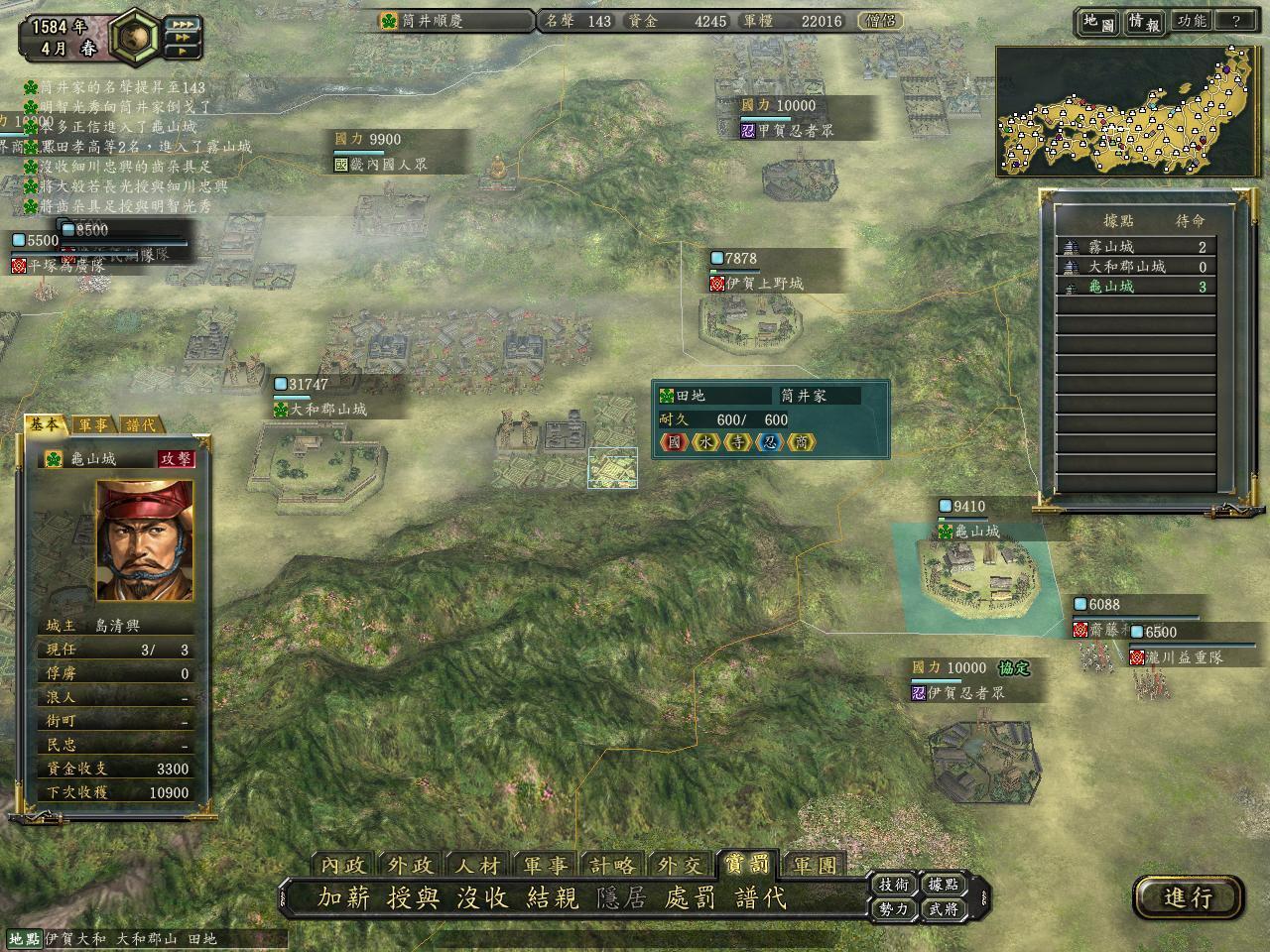Open the 情報 information menu
This screenshot has width=1270, height=952.
click(x=1143, y=21)
